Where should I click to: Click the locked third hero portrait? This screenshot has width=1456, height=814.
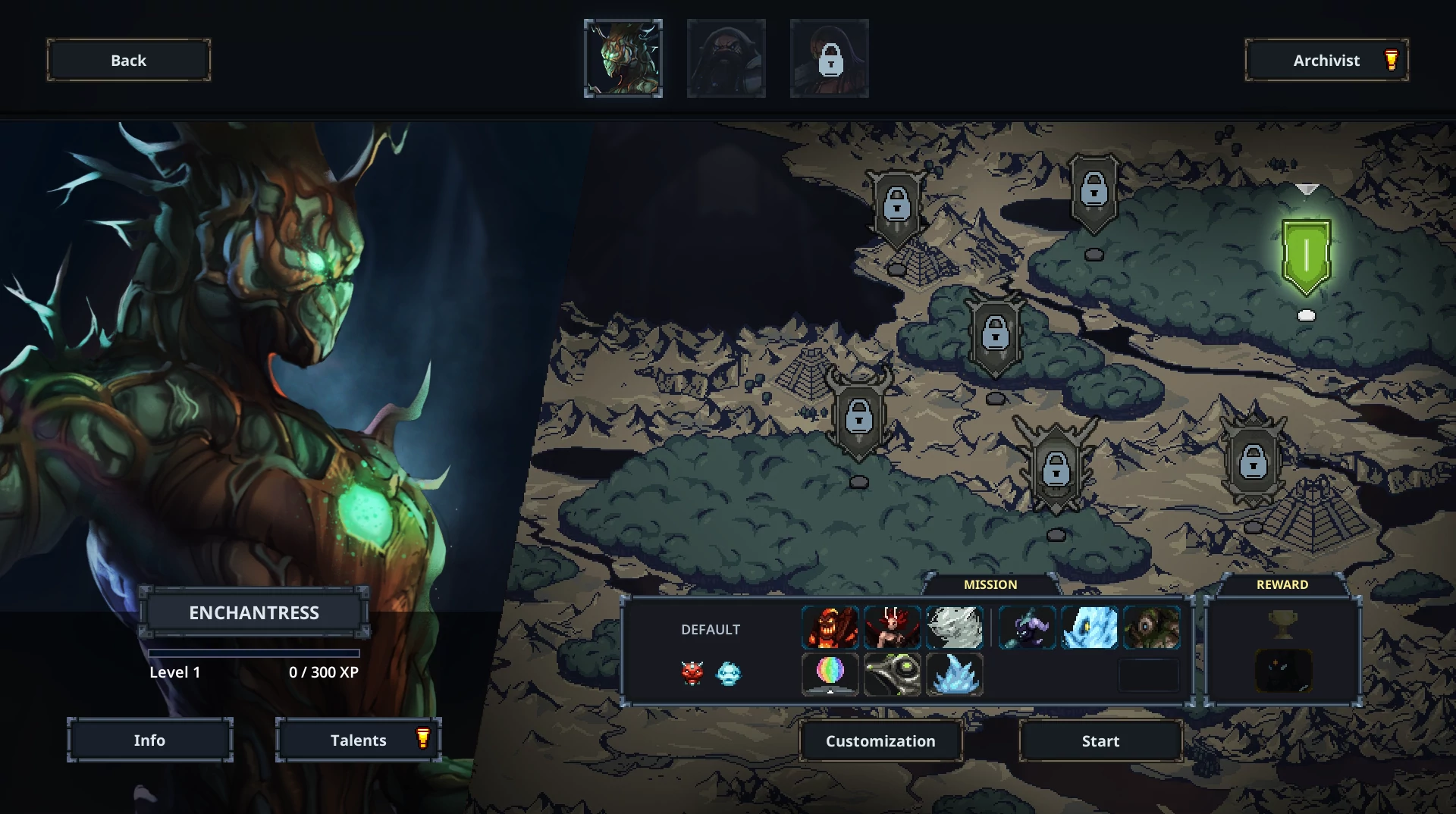coord(829,59)
